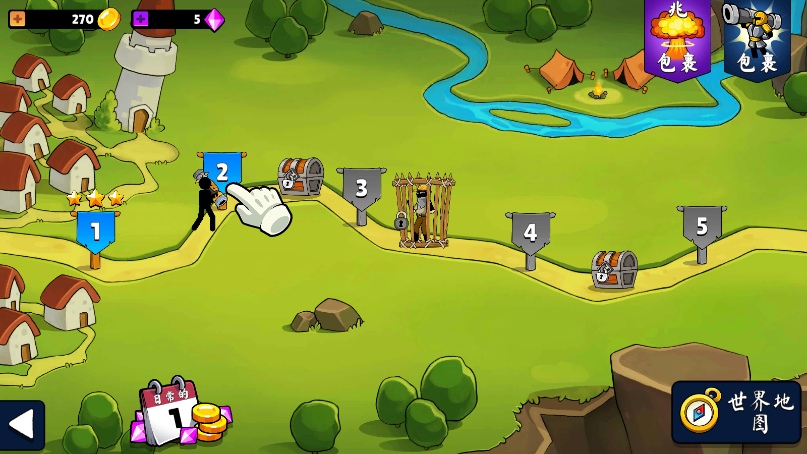Open the purple explosion package banner

[677, 38]
